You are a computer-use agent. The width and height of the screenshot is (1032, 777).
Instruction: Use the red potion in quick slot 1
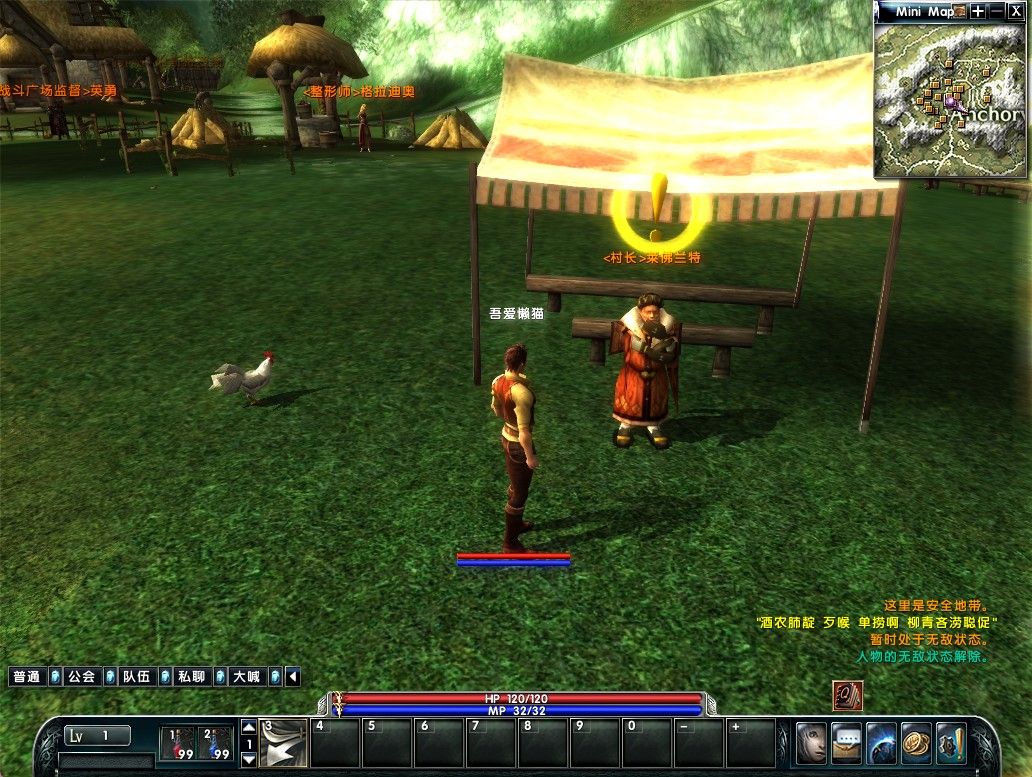179,743
